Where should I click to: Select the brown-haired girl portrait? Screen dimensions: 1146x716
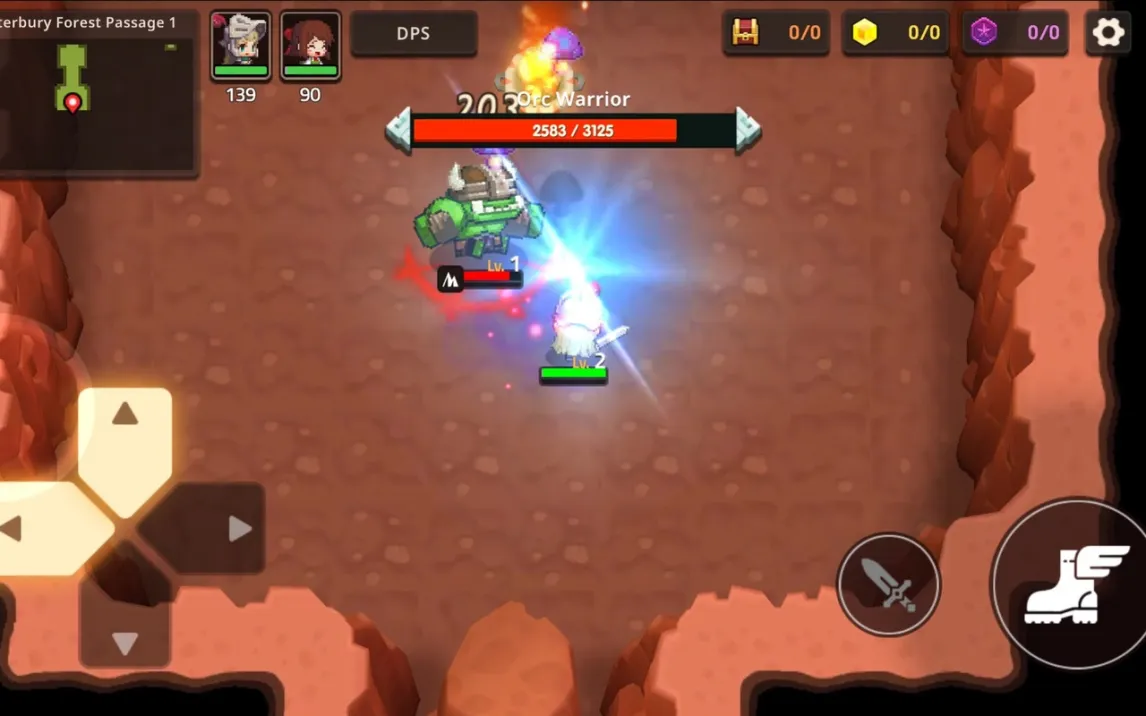tap(310, 45)
